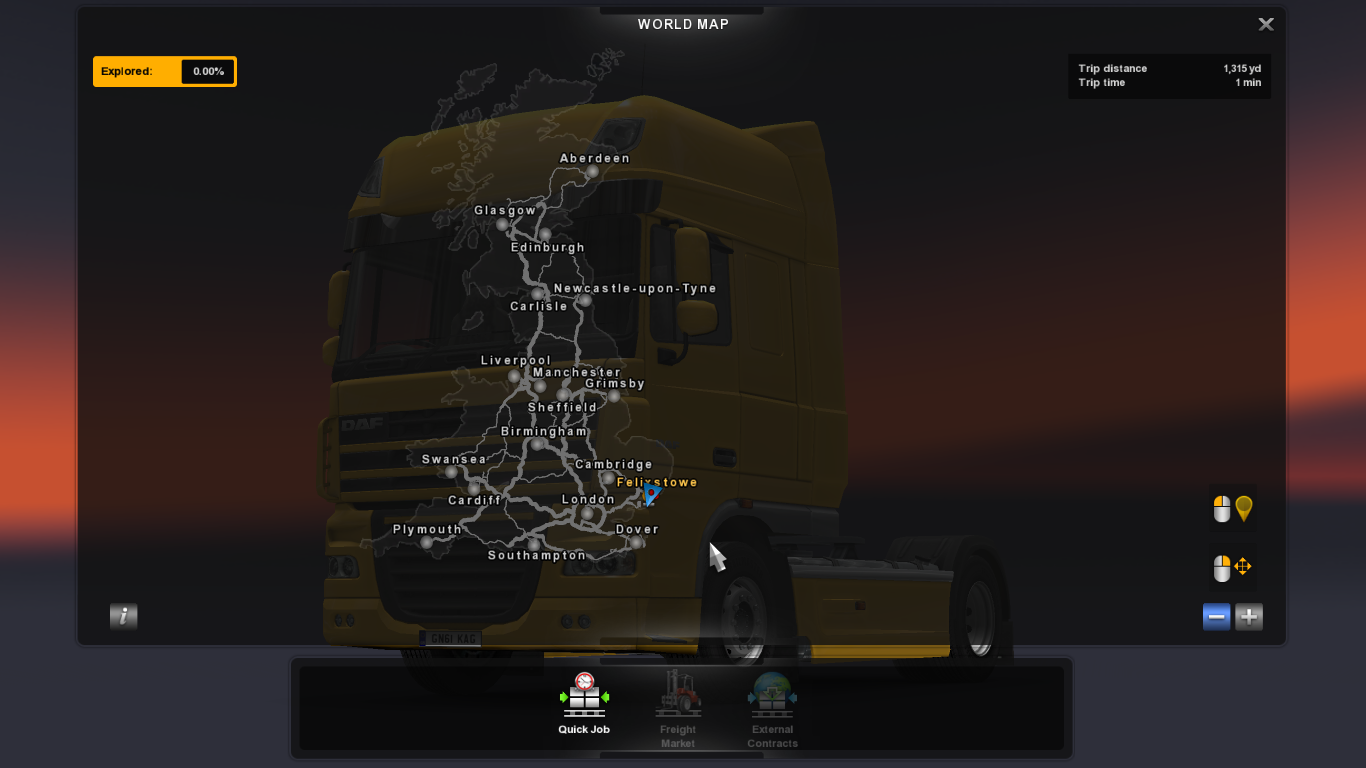1366x768 pixels.
Task: Click the Cardiff city marker
Action: tap(474, 490)
